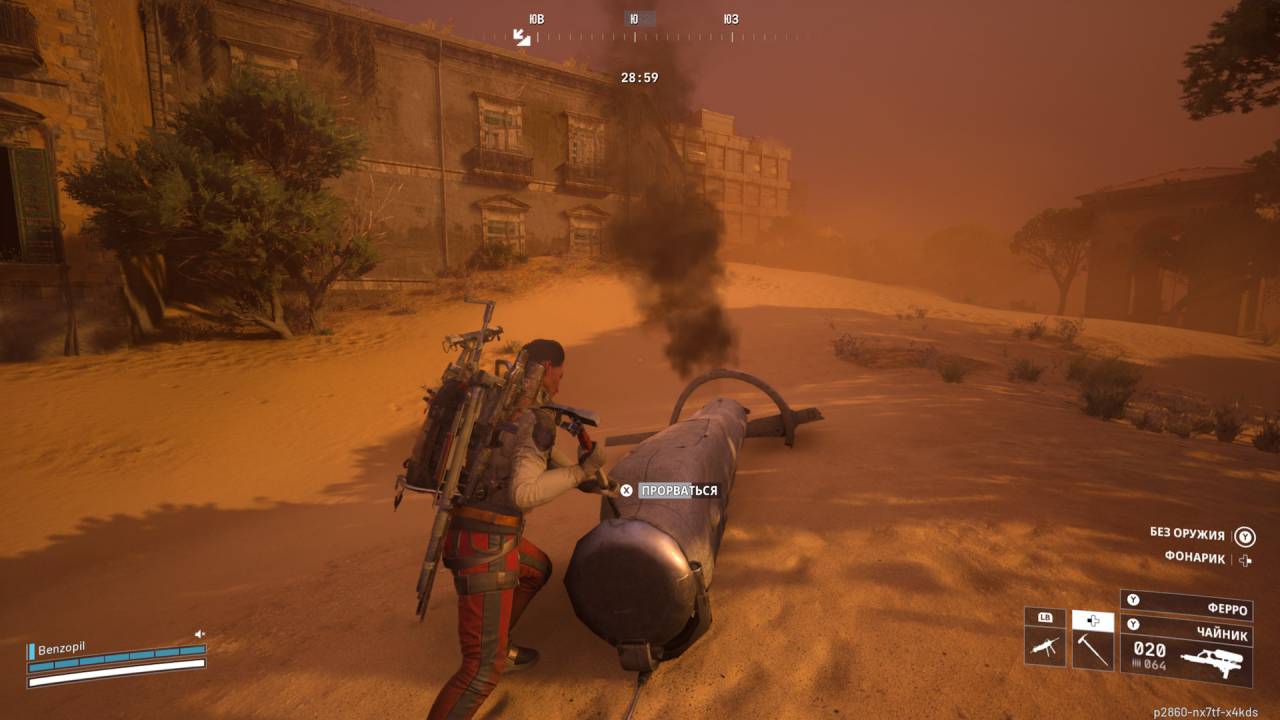Select the Benzopil player name tag
1280x720 pixels.
(x=60, y=648)
